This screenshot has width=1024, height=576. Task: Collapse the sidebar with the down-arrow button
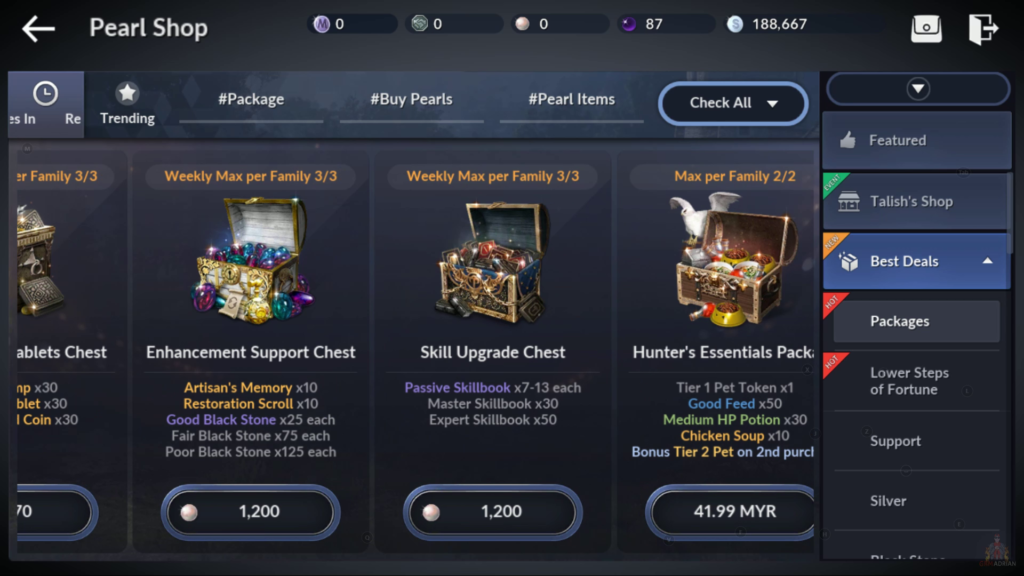pyautogui.click(x=918, y=89)
